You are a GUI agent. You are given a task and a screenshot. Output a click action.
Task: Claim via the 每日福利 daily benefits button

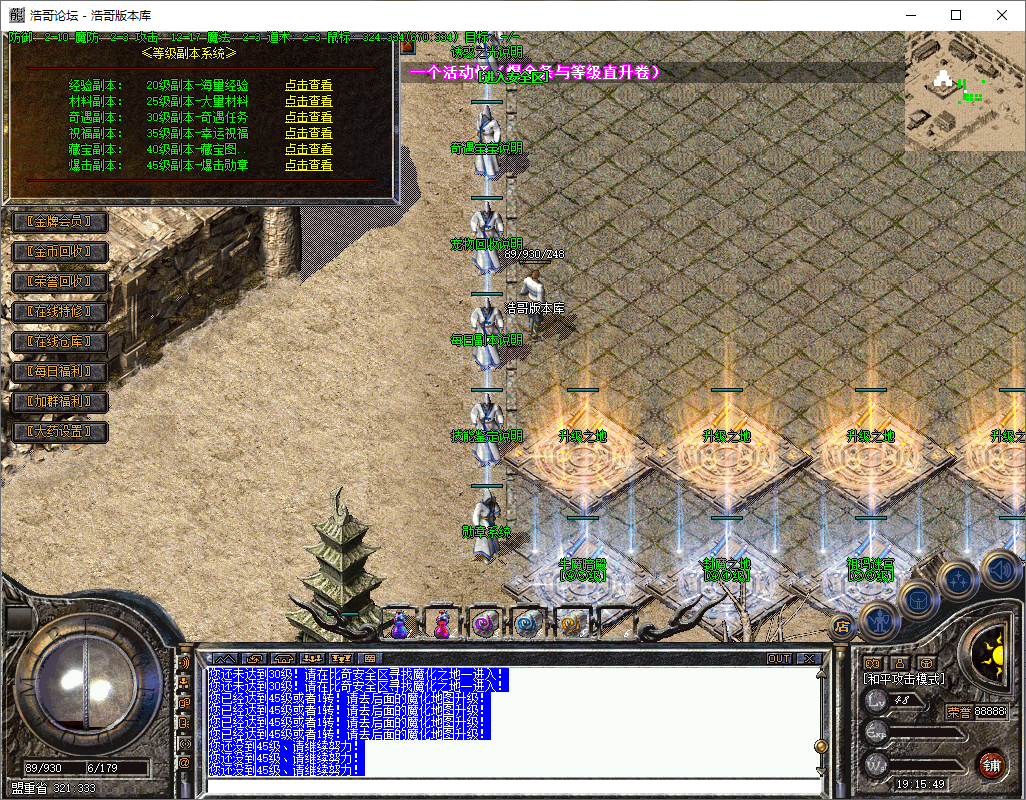click(x=59, y=372)
